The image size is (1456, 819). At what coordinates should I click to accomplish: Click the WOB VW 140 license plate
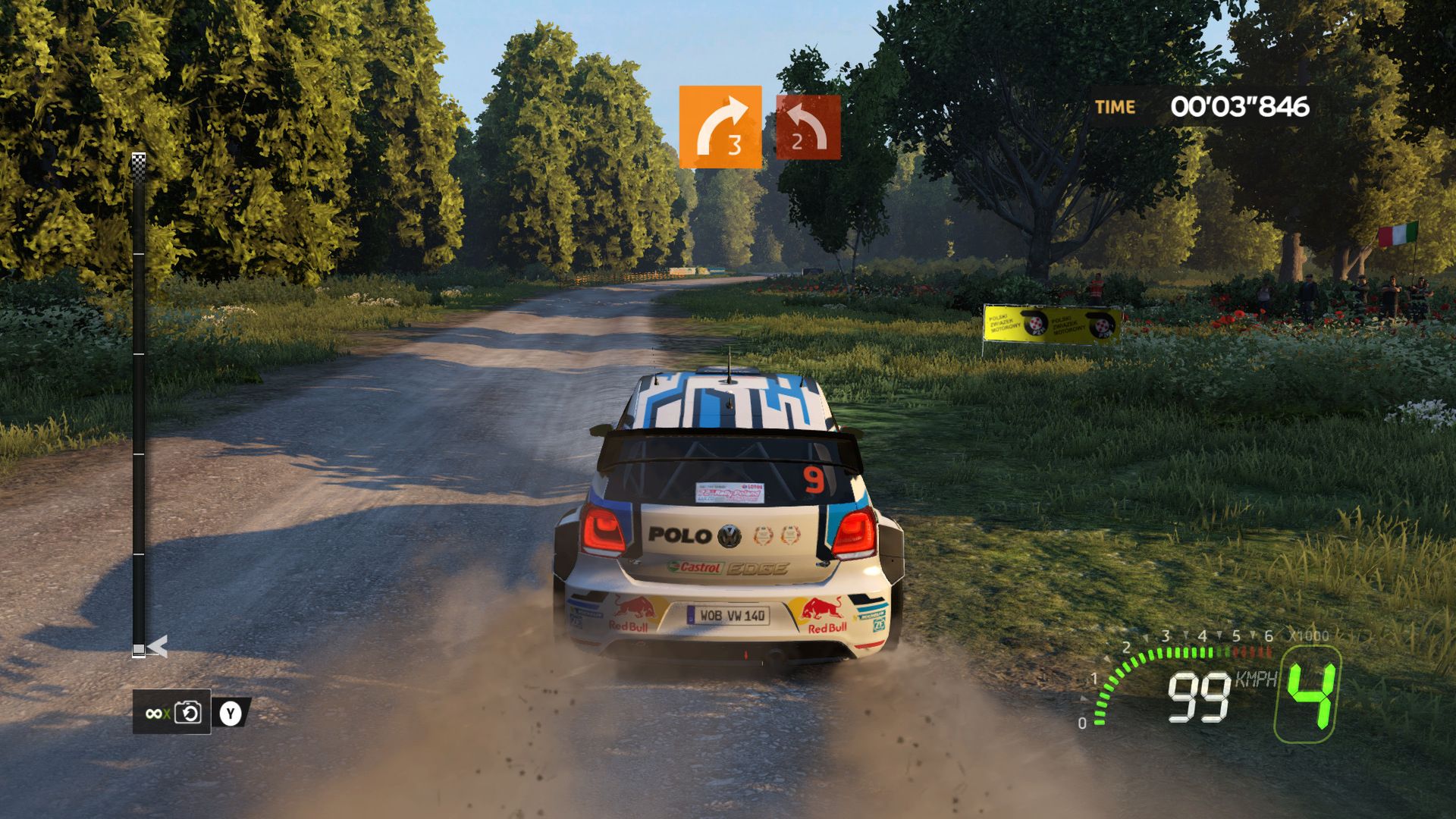coord(730,616)
